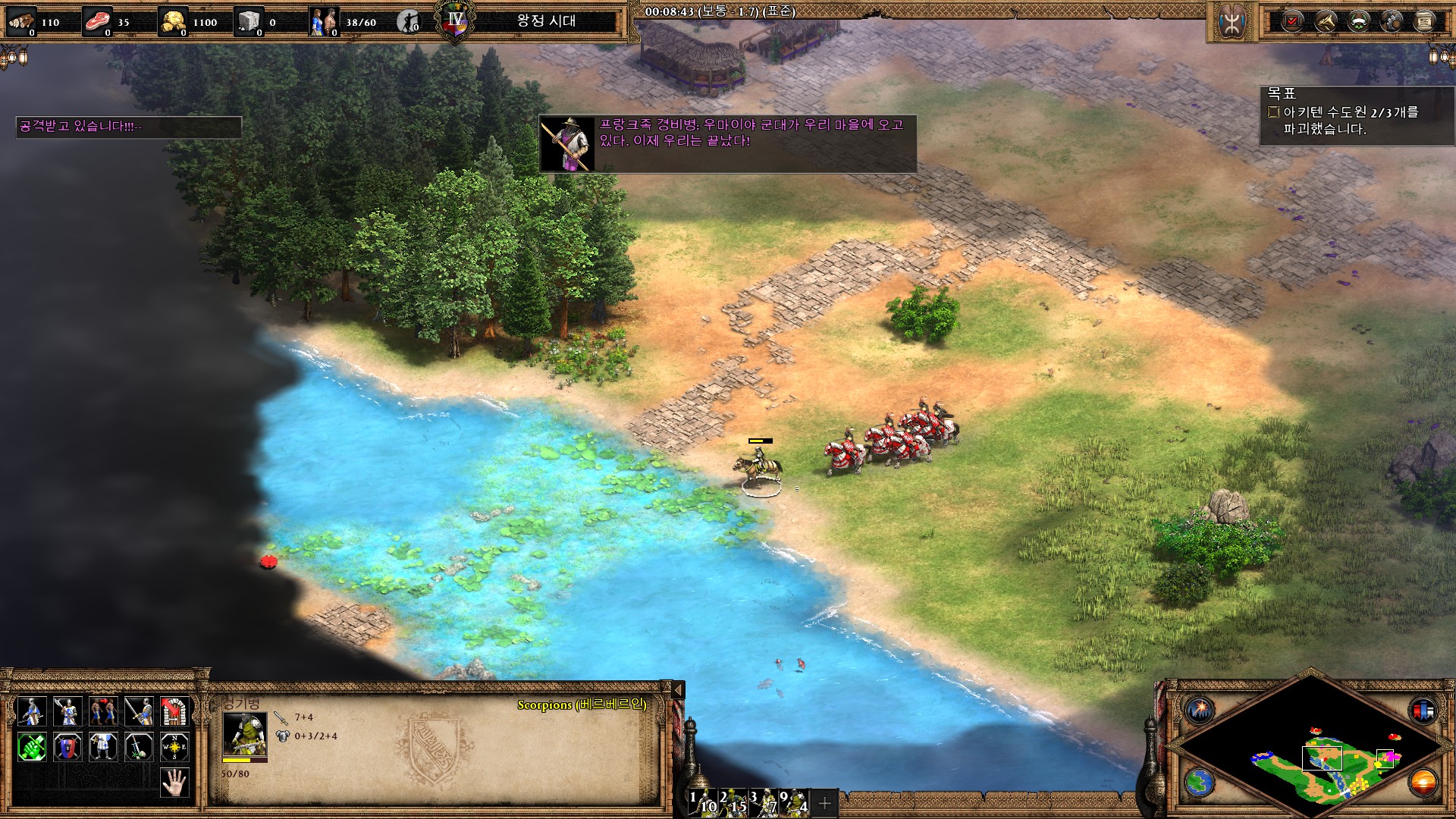Open the gear settings menu button
This screenshot has height=819, width=1456.
[x=1392, y=21]
